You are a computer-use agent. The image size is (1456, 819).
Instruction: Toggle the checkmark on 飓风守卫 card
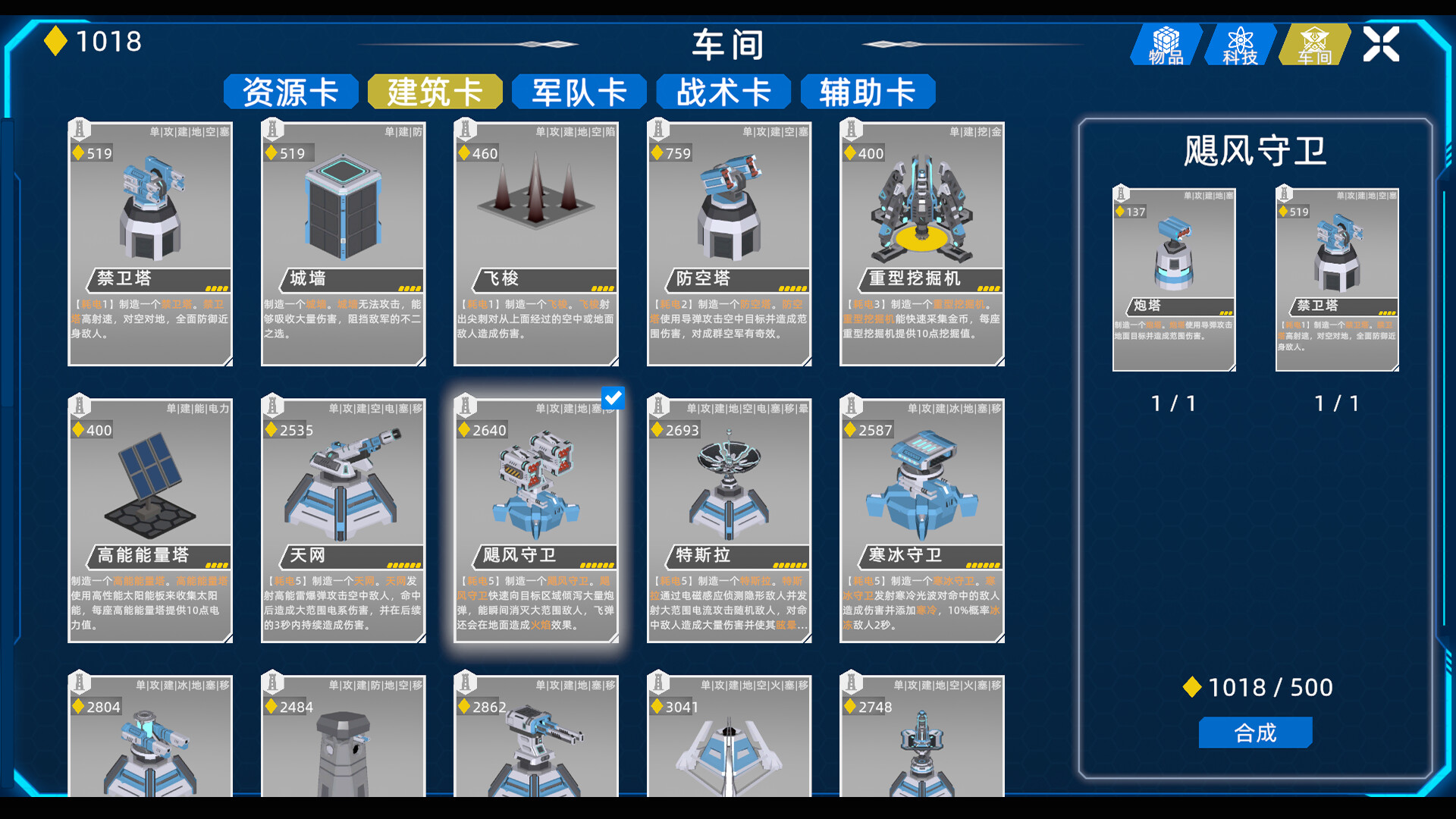pos(613,397)
